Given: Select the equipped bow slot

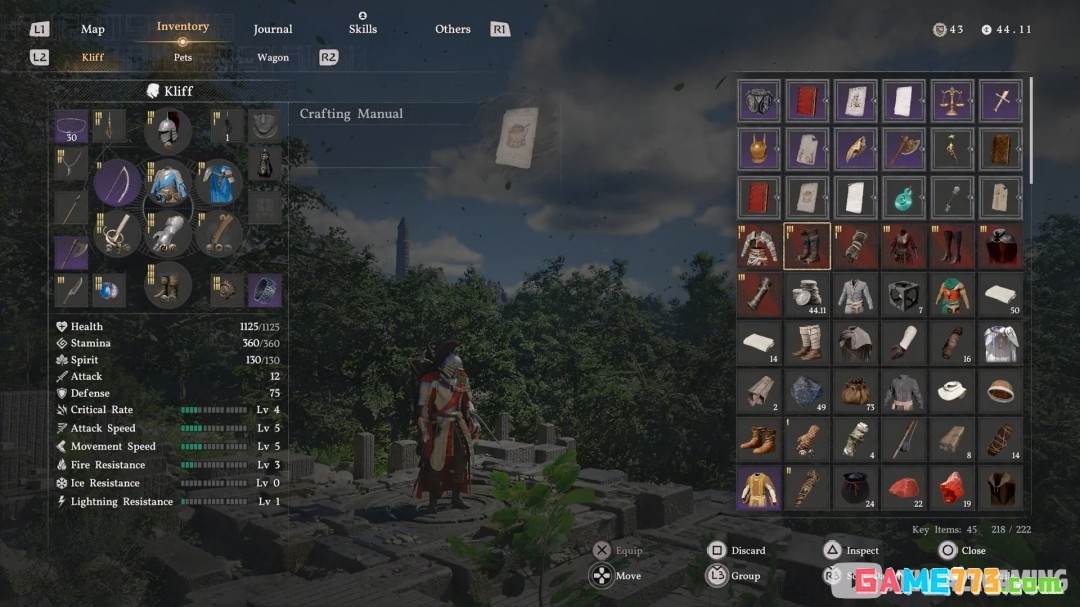Looking at the screenshot, I should 118,183.
